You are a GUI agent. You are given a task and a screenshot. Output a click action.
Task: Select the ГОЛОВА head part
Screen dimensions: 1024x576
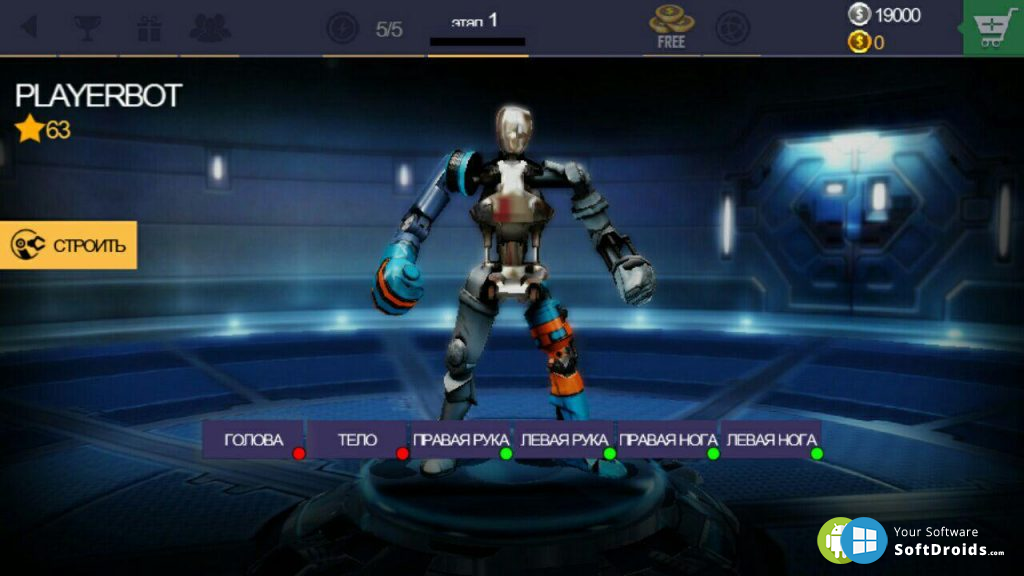(253, 440)
